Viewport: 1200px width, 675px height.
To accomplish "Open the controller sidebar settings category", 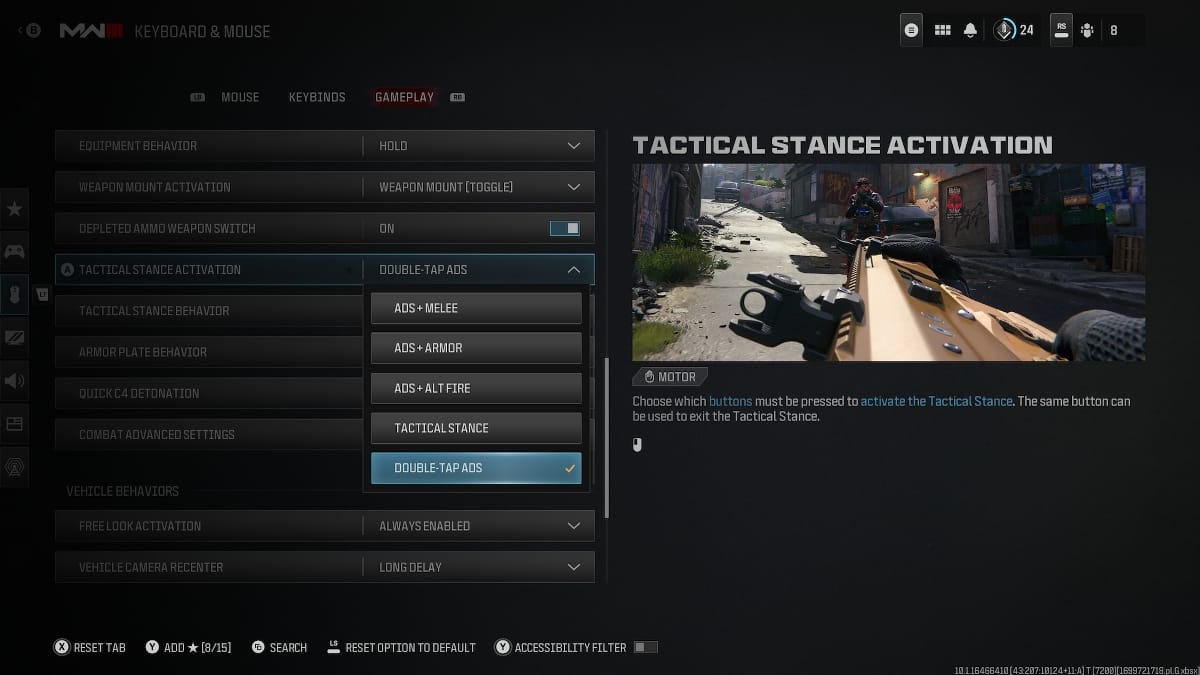I will point(15,251).
